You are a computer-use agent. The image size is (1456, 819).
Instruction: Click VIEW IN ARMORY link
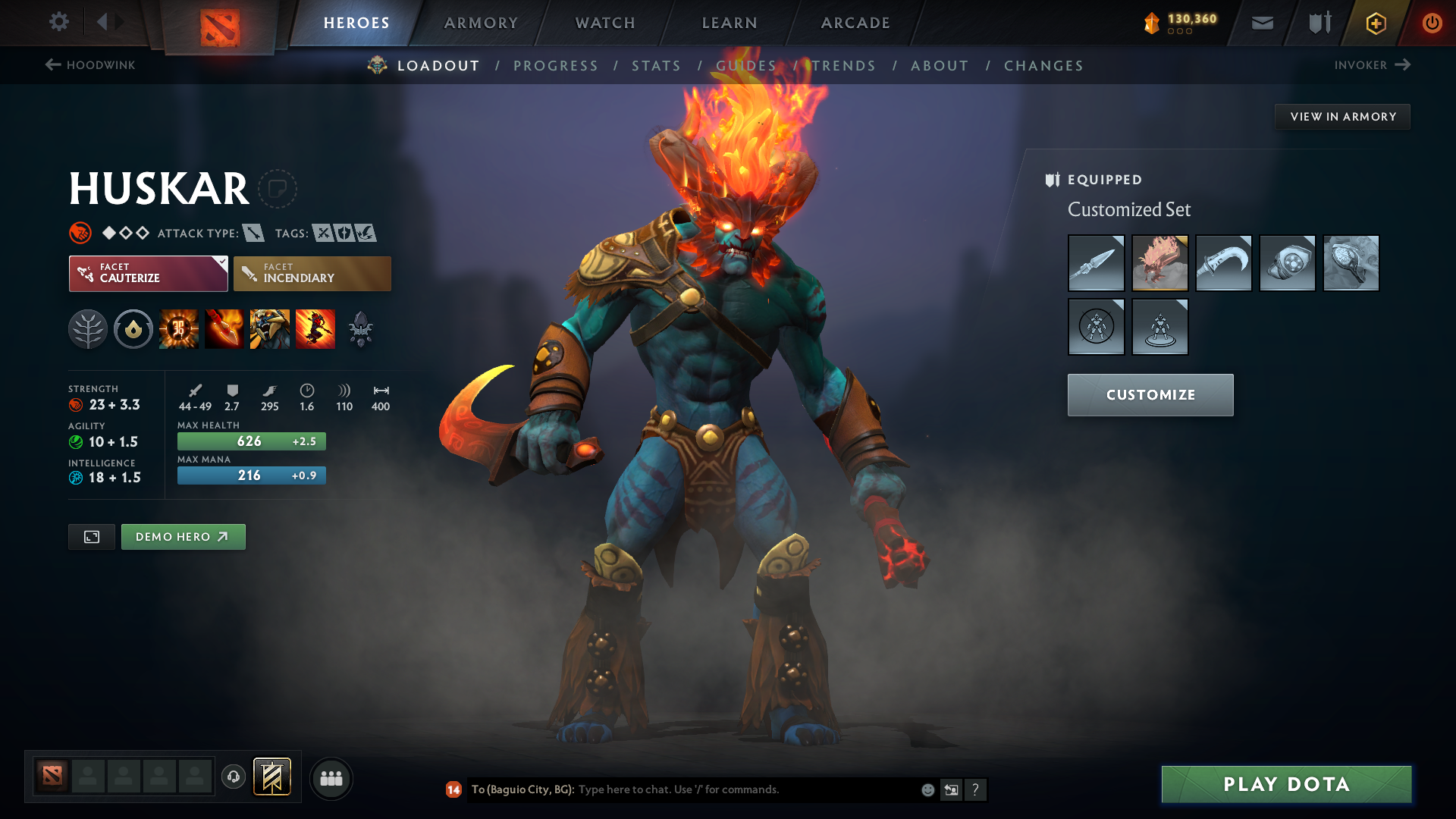coord(1342,116)
